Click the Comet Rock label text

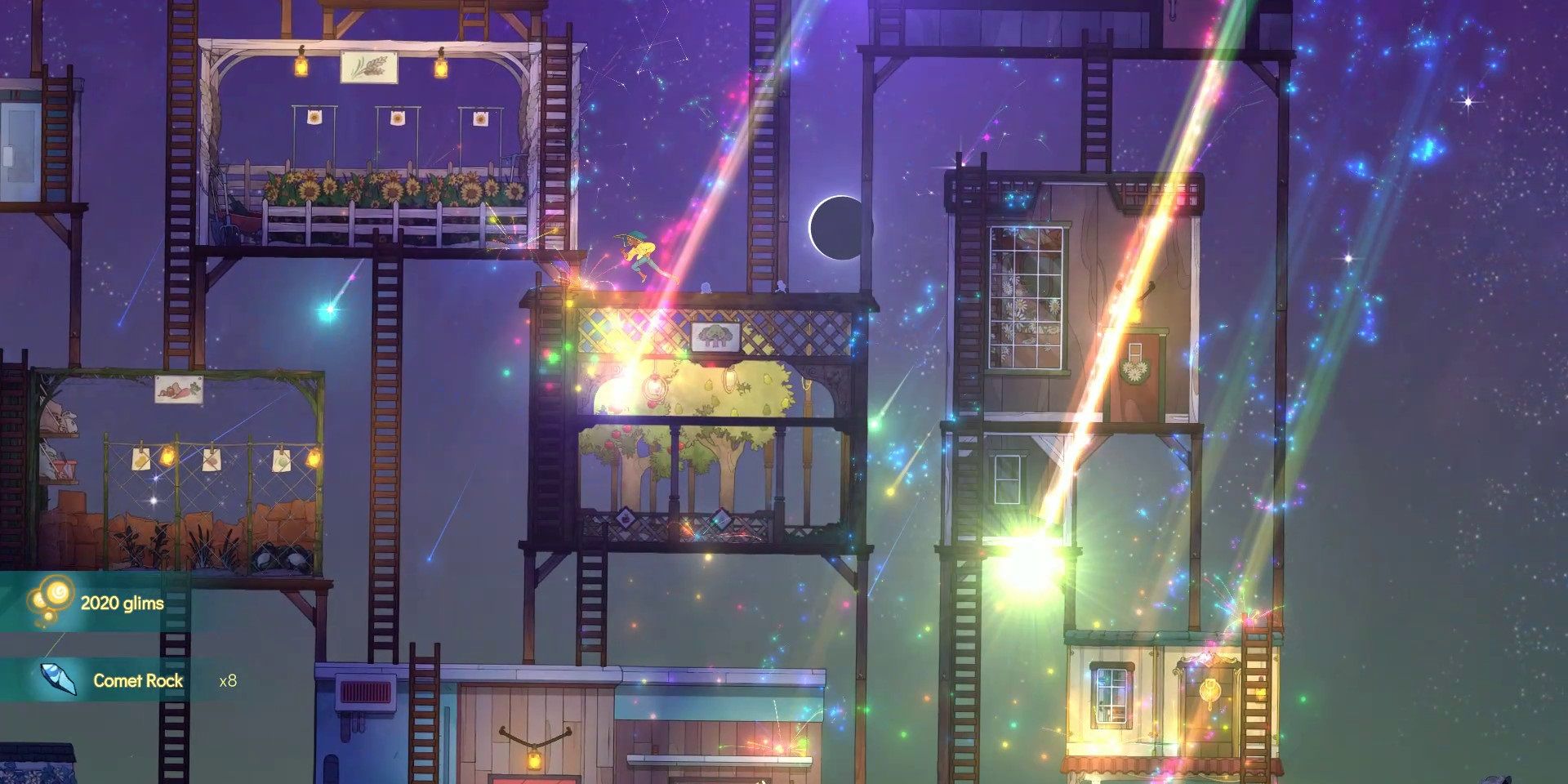tap(139, 679)
